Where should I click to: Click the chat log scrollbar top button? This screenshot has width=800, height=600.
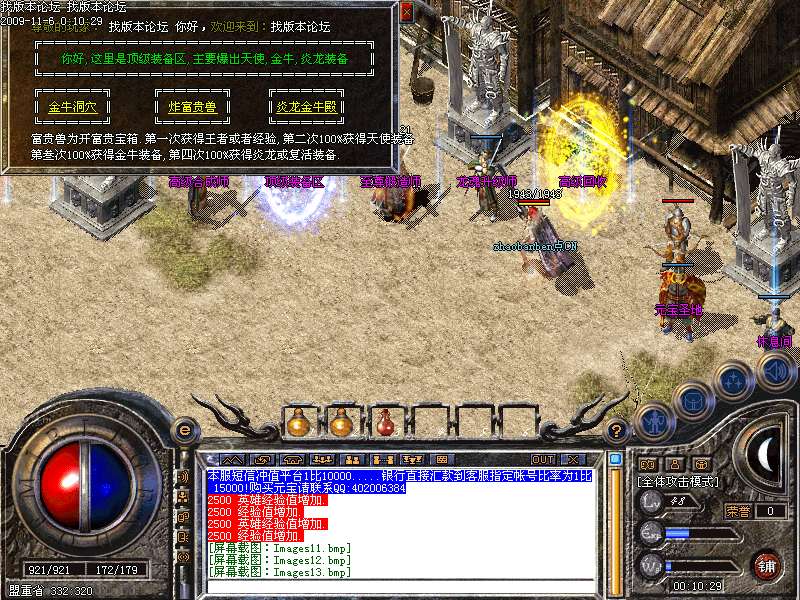point(616,460)
